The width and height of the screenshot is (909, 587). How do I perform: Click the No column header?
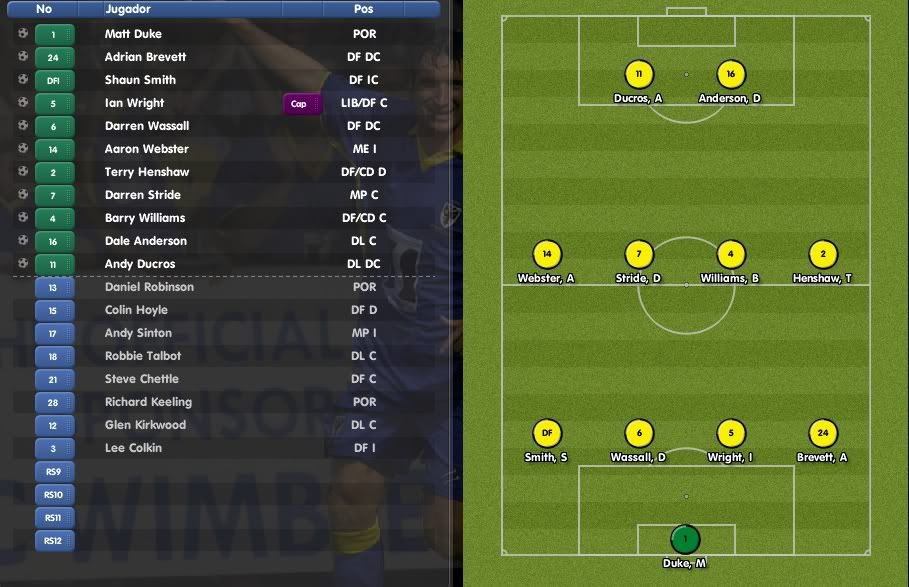[x=44, y=9]
